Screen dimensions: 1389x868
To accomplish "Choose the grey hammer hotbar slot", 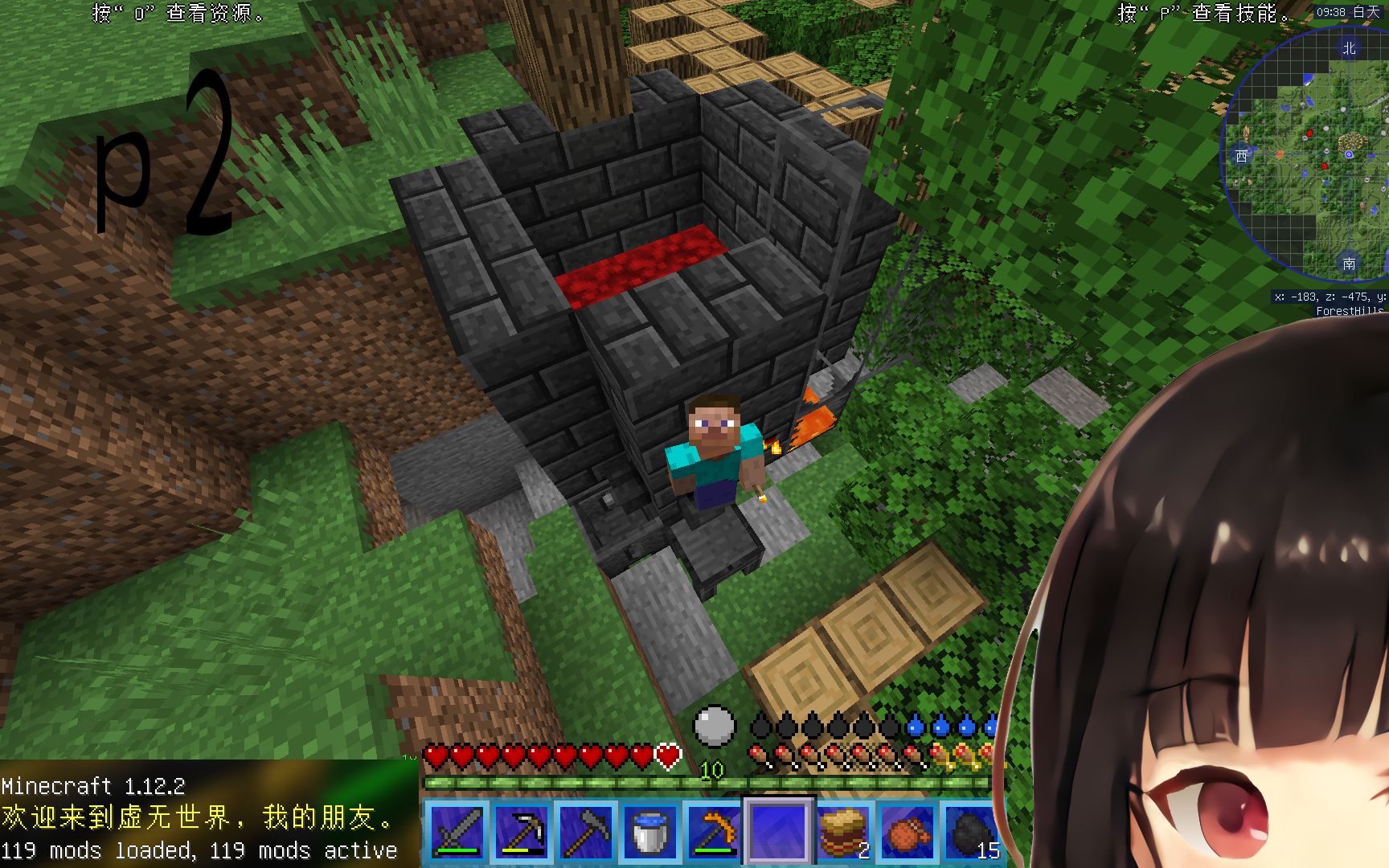I will click(x=585, y=832).
